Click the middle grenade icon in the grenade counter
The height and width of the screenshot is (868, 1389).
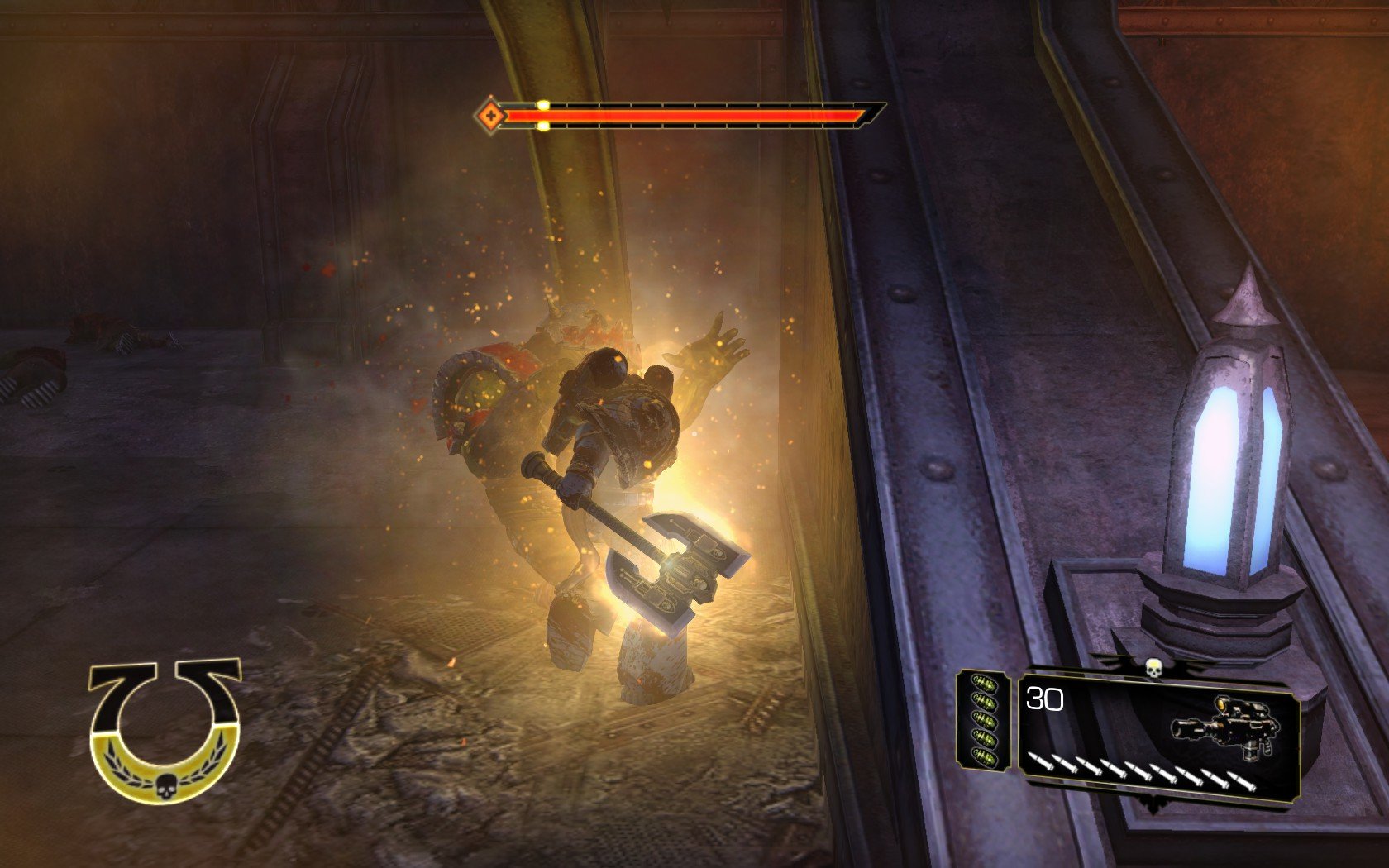982,718
